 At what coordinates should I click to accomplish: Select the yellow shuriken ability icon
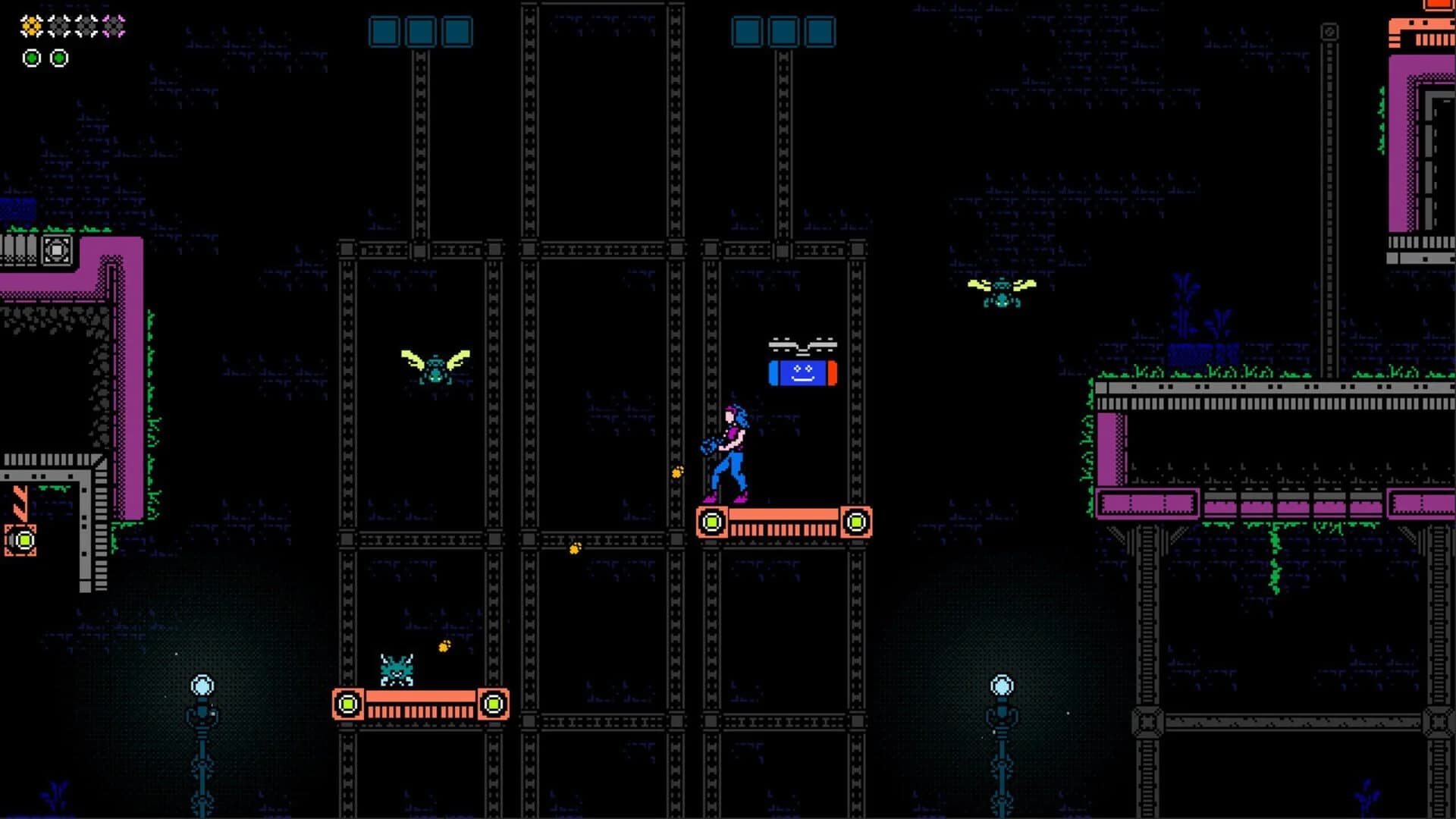[x=30, y=25]
